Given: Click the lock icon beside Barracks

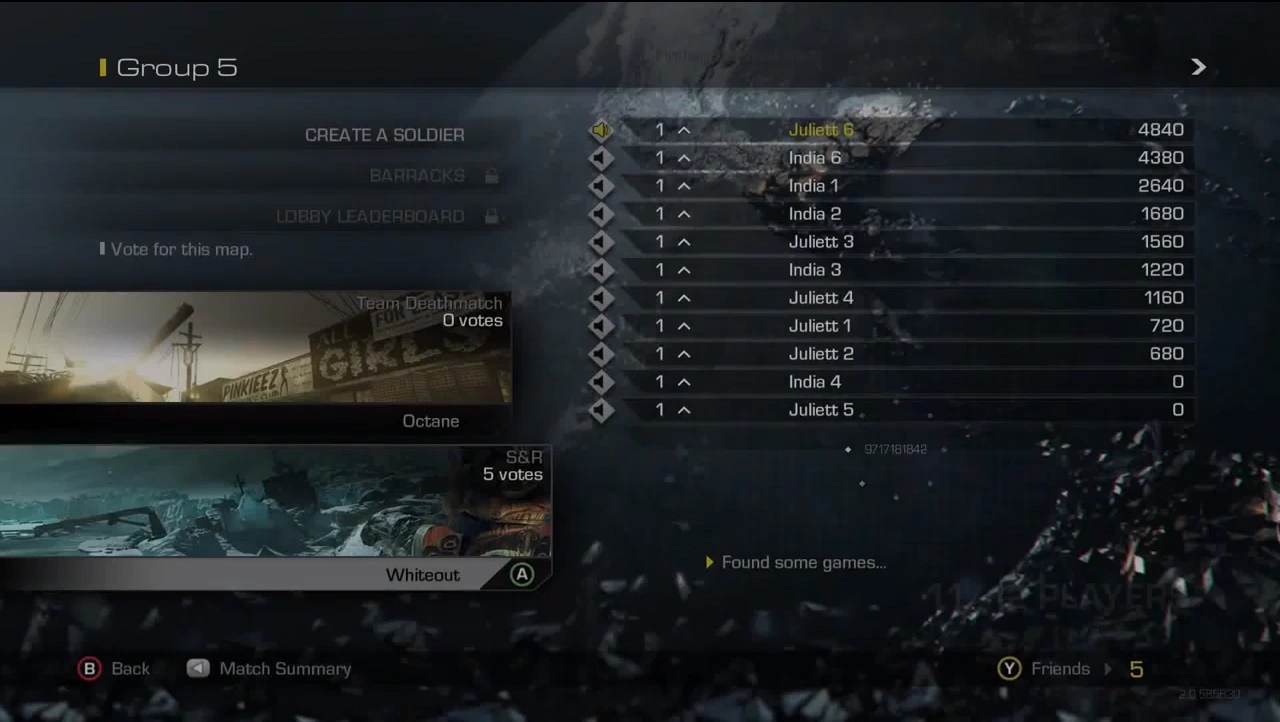Looking at the screenshot, I should [491, 175].
